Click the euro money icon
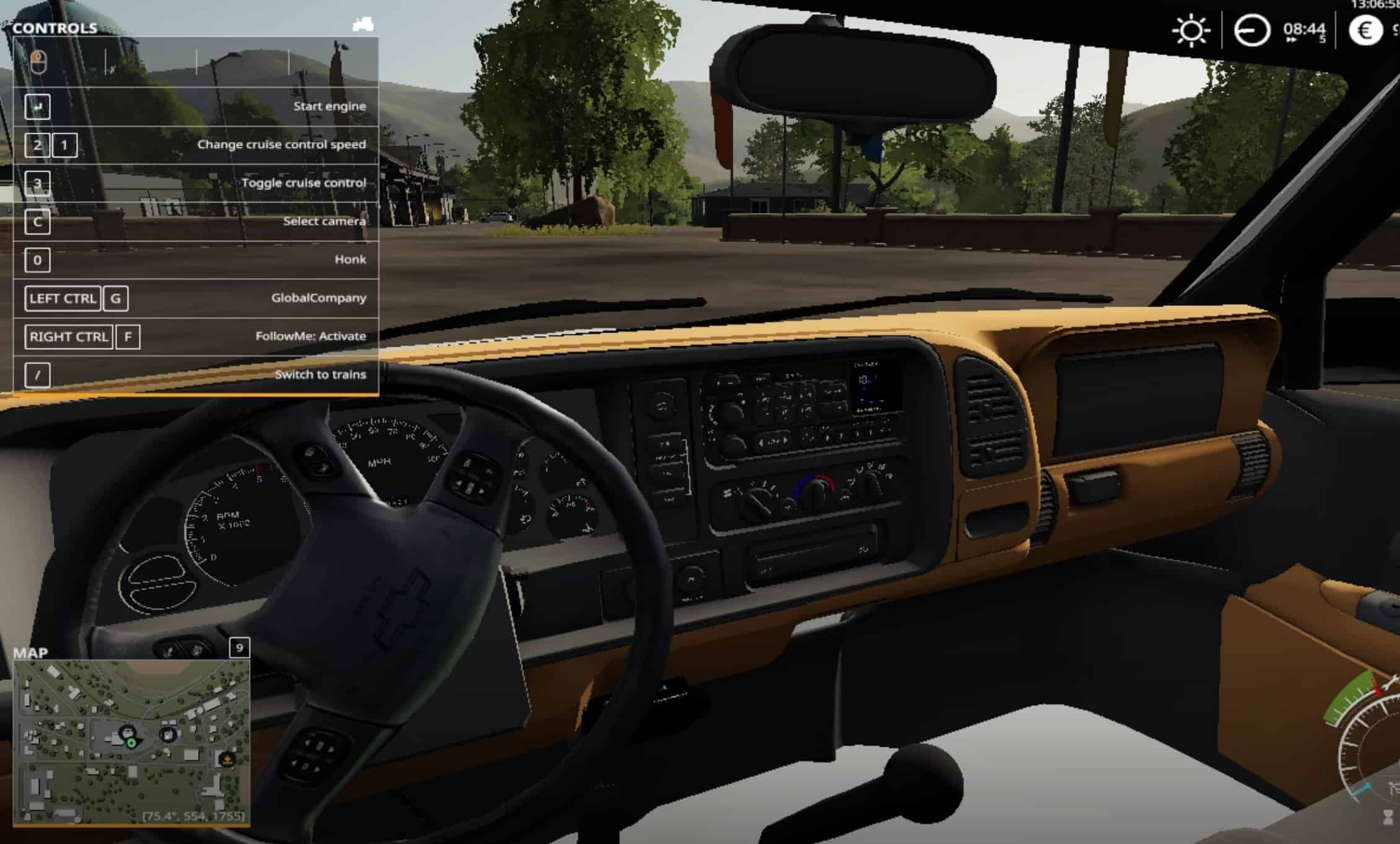 (1365, 30)
